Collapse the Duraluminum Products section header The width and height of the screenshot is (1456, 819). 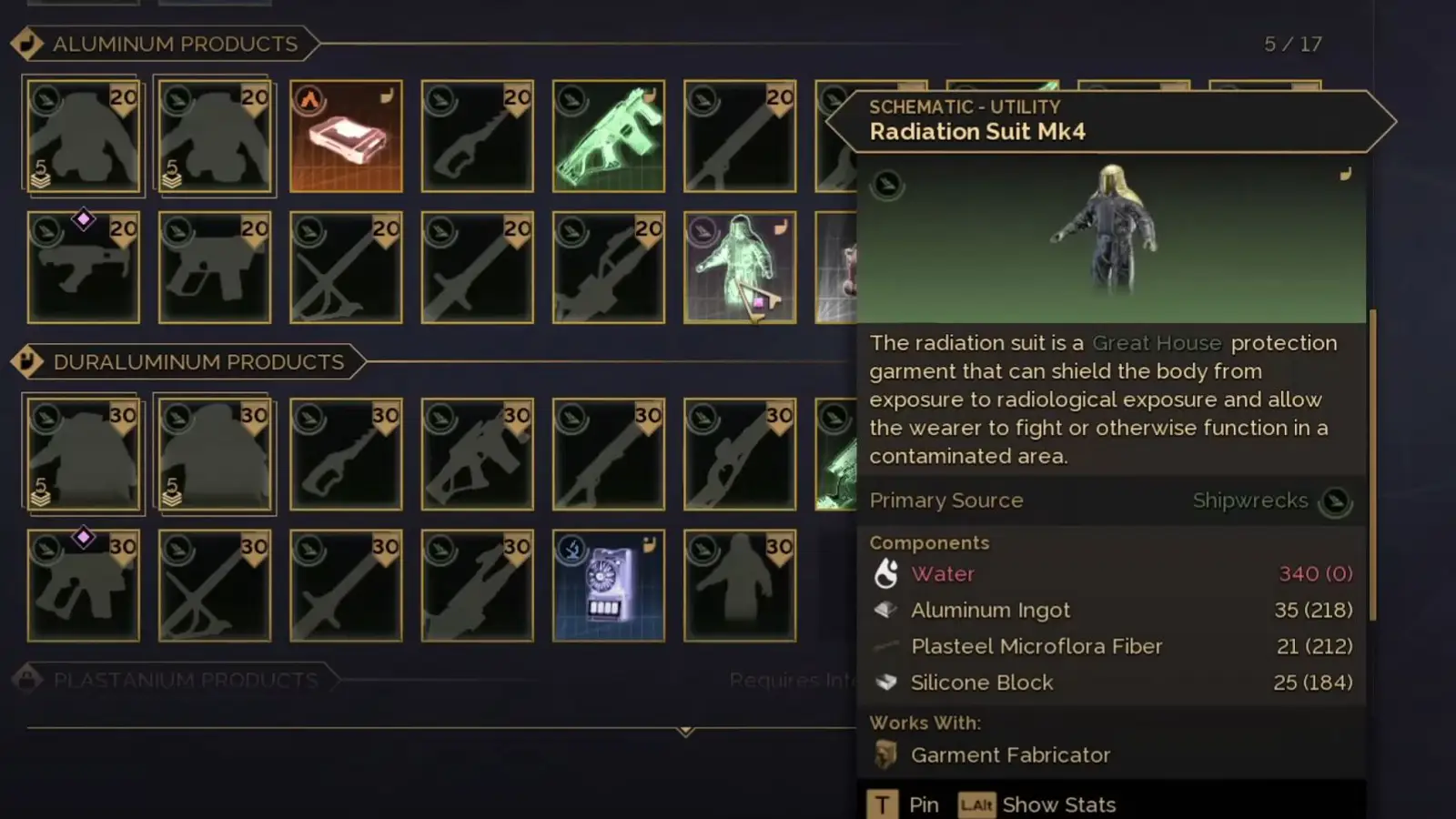(197, 362)
